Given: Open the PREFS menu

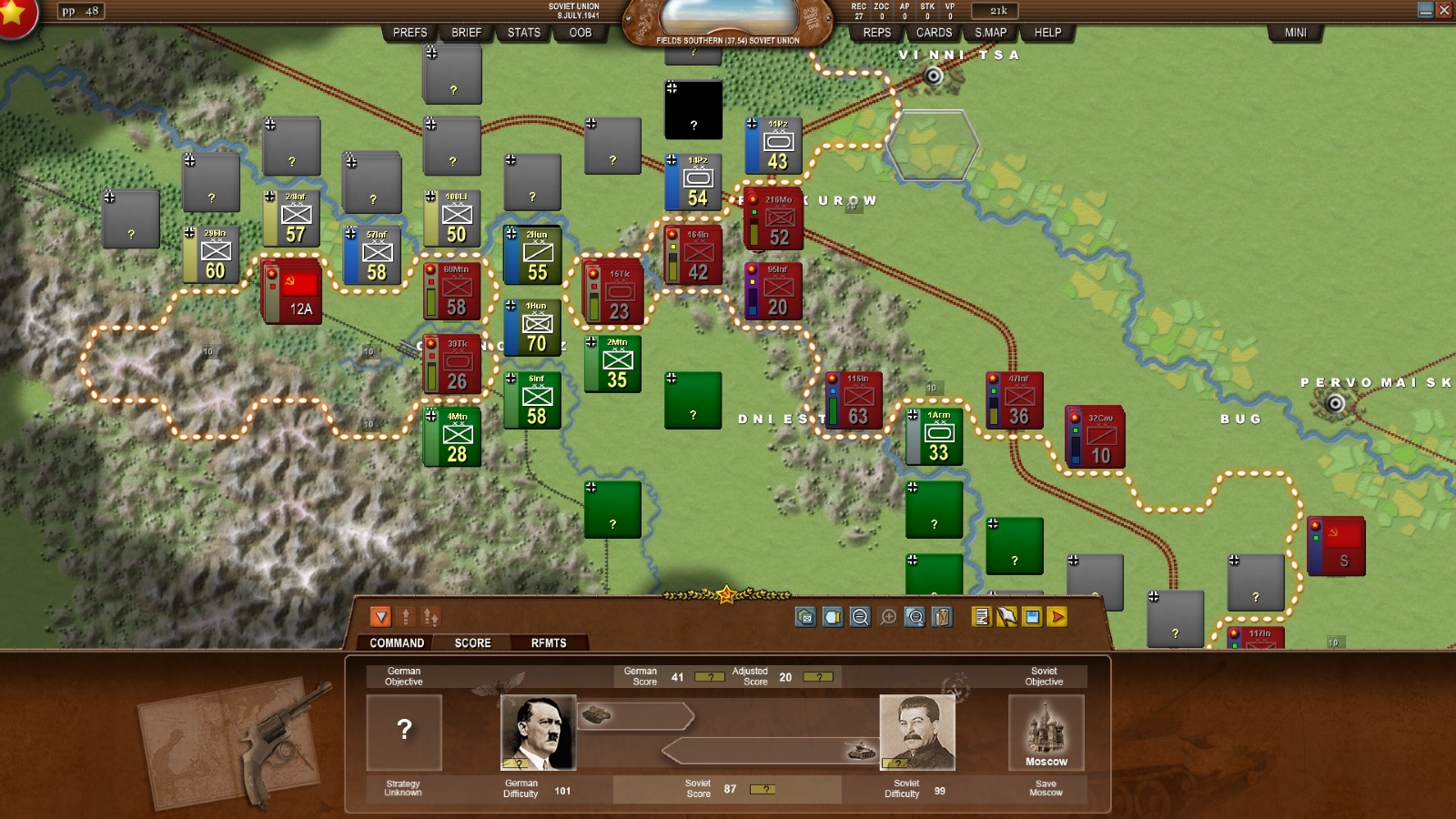Looking at the screenshot, I should click(x=409, y=33).
